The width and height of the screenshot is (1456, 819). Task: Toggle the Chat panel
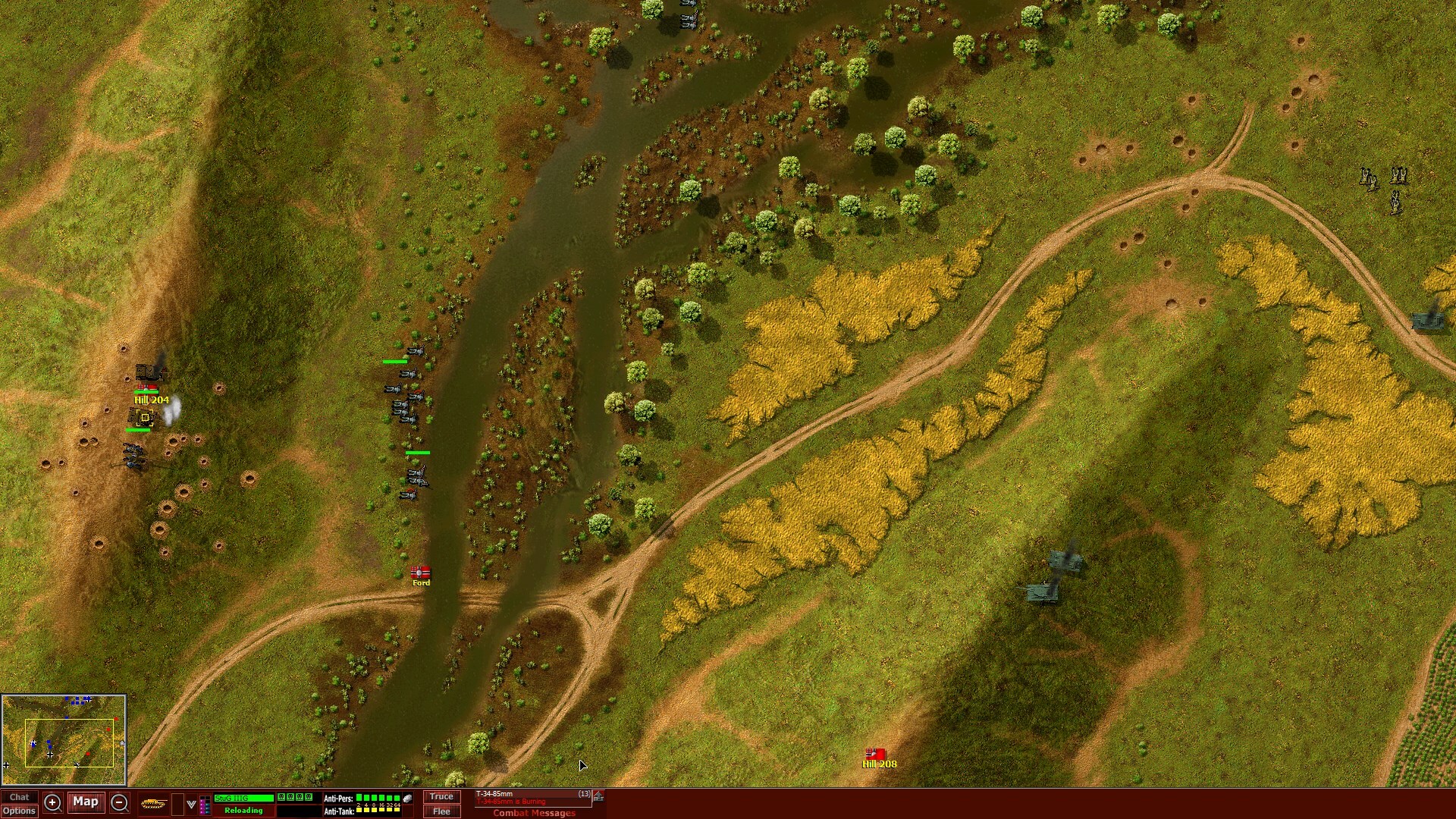pos(21,797)
